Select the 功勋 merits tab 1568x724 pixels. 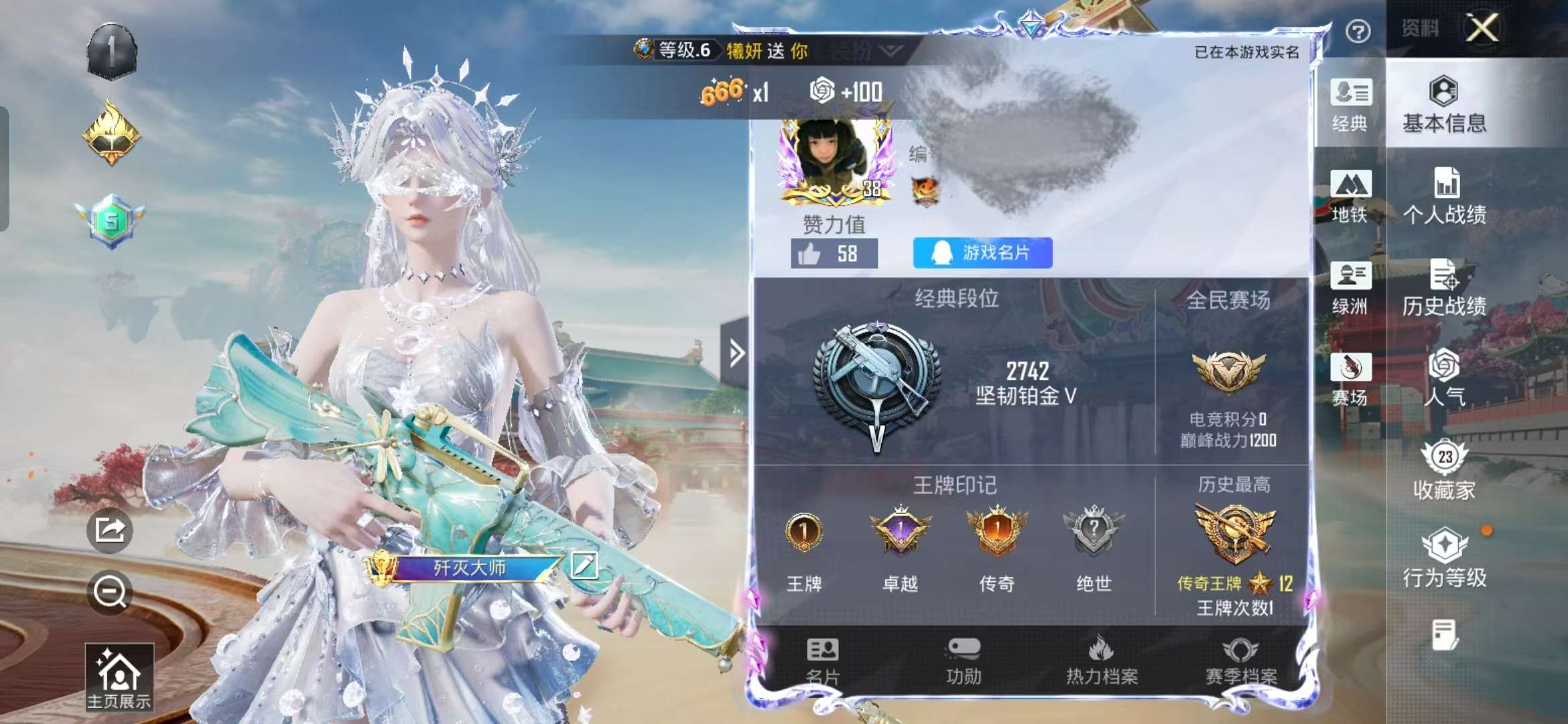pos(964,661)
